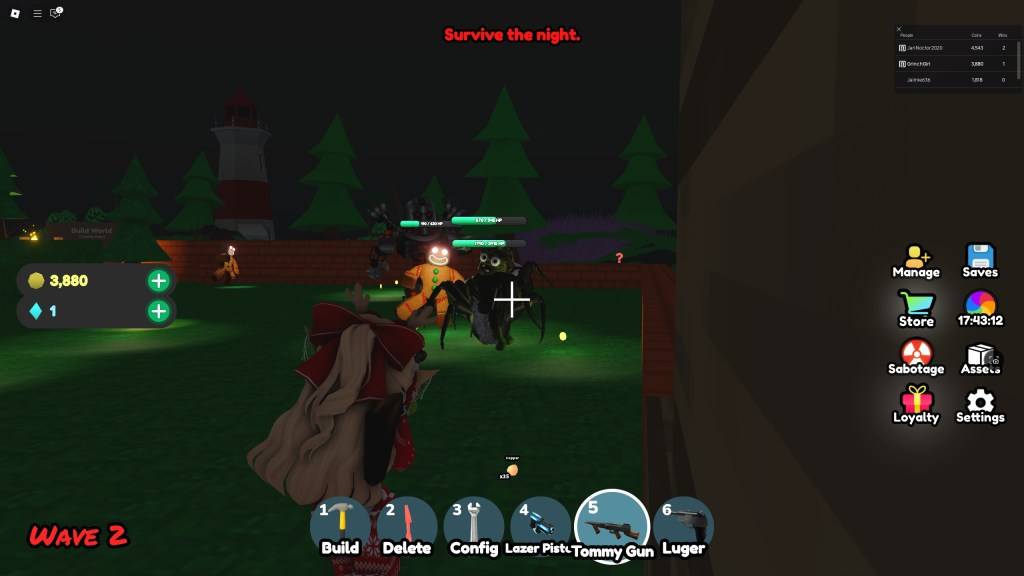This screenshot has height=576, width=1024.
Task: Open the Saves floppy disk menu
Action: (980, 261)
